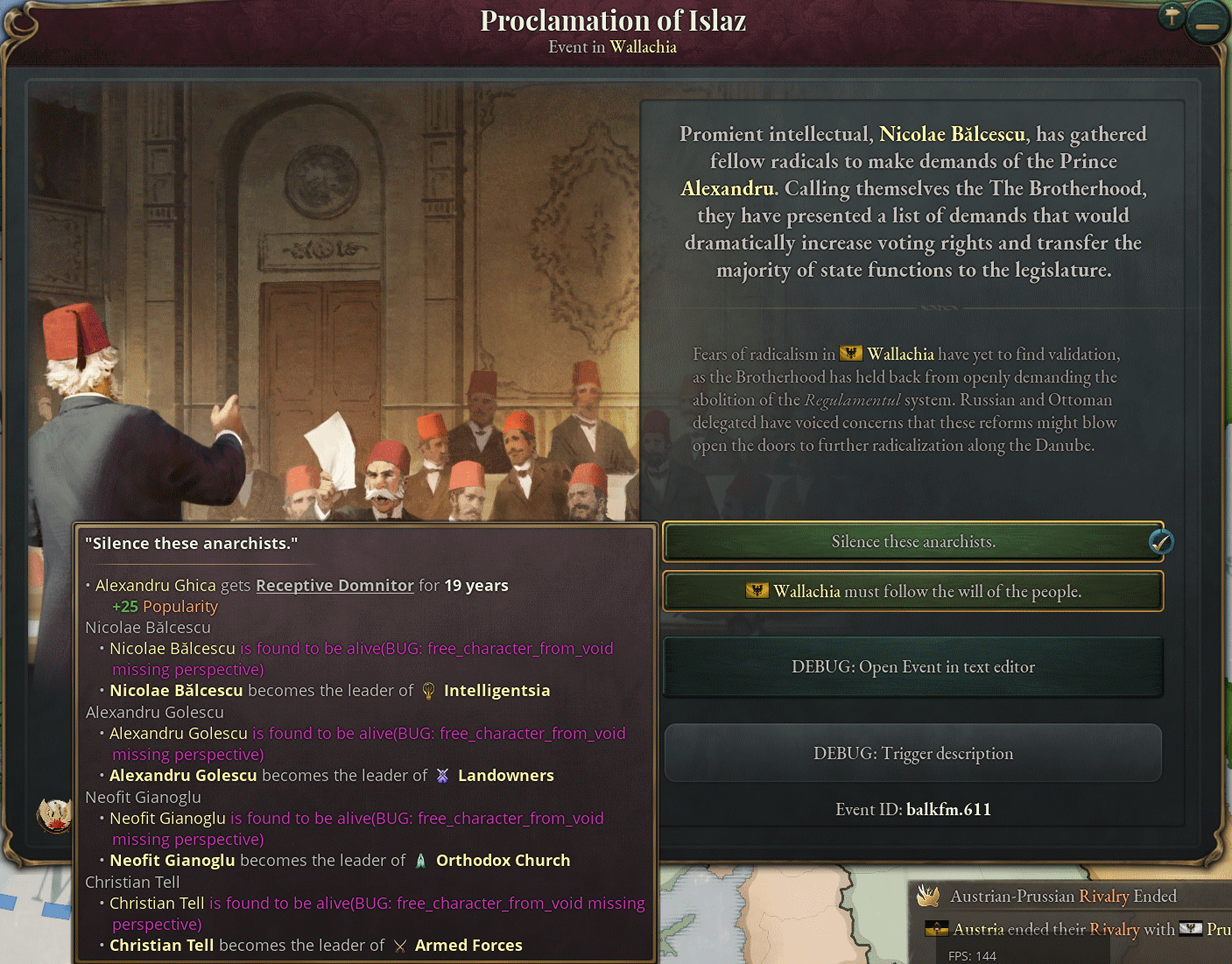Select the Intelligentsia interest group lightbulb icon
Image resolution: width=1232 pixels, height=964 pixels.
coord(428,691)
